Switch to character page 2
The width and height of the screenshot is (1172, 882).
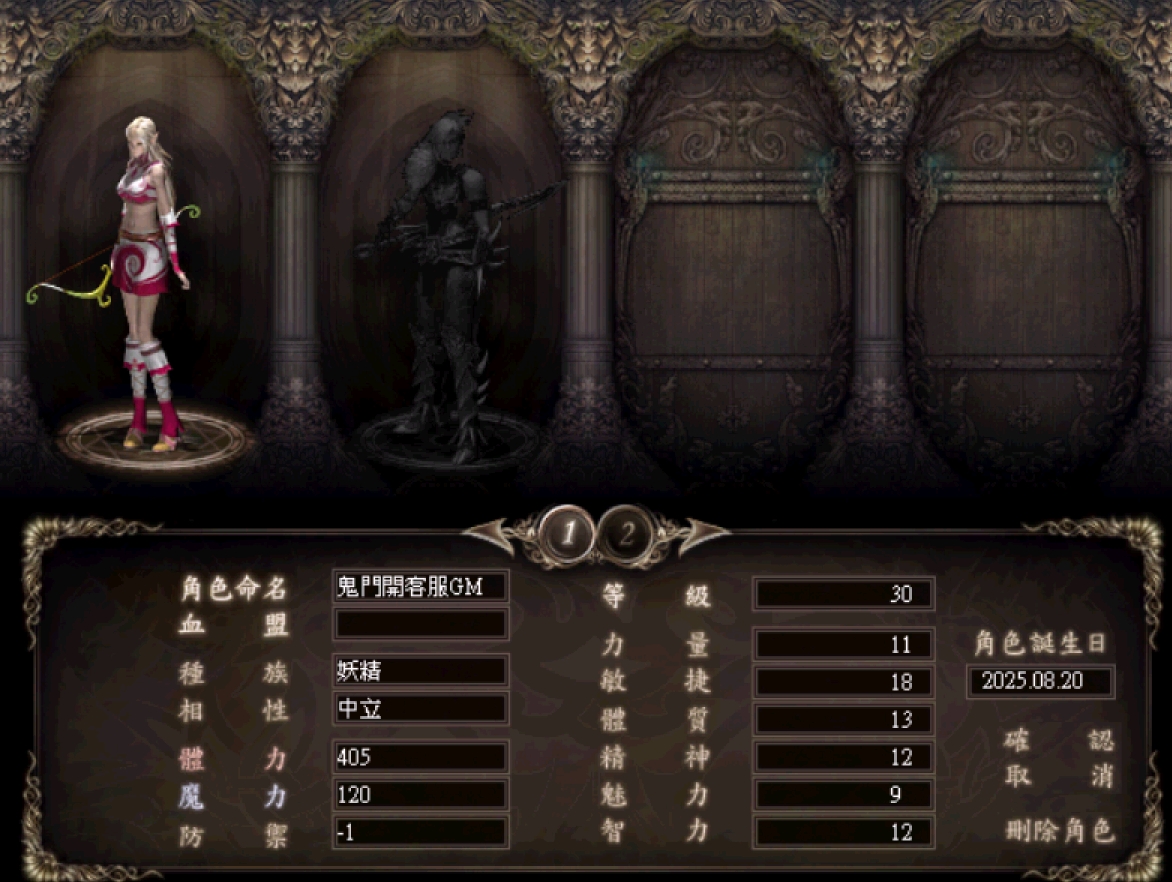626,535
